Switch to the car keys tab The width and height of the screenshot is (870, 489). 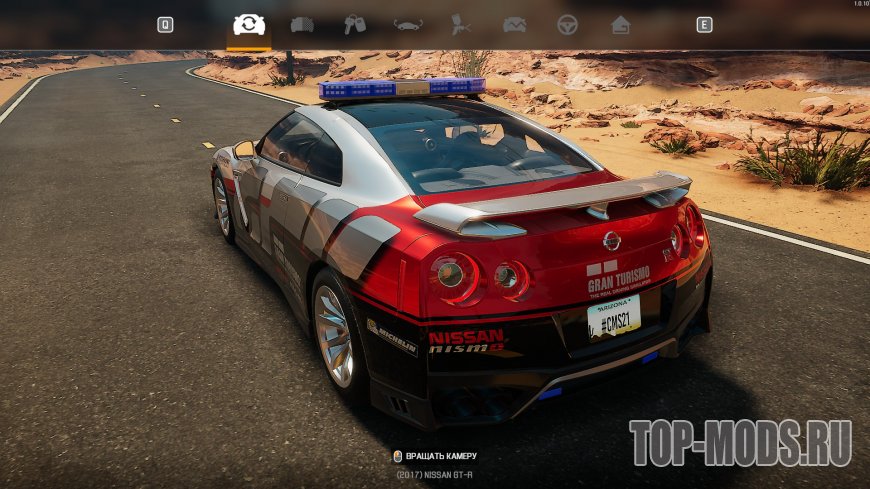[355, 25]
